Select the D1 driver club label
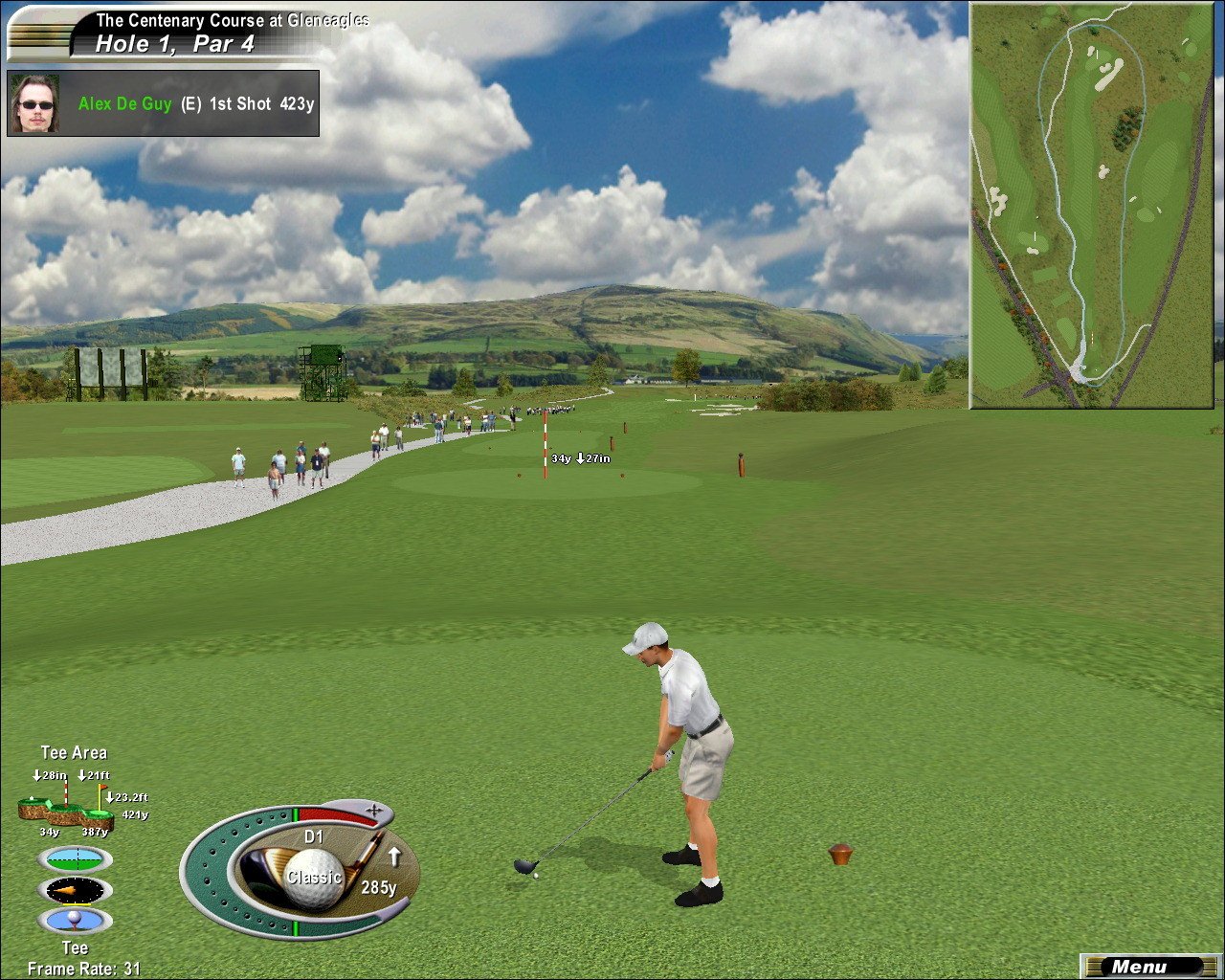The image size is (1225, 980). pos(314,837)
